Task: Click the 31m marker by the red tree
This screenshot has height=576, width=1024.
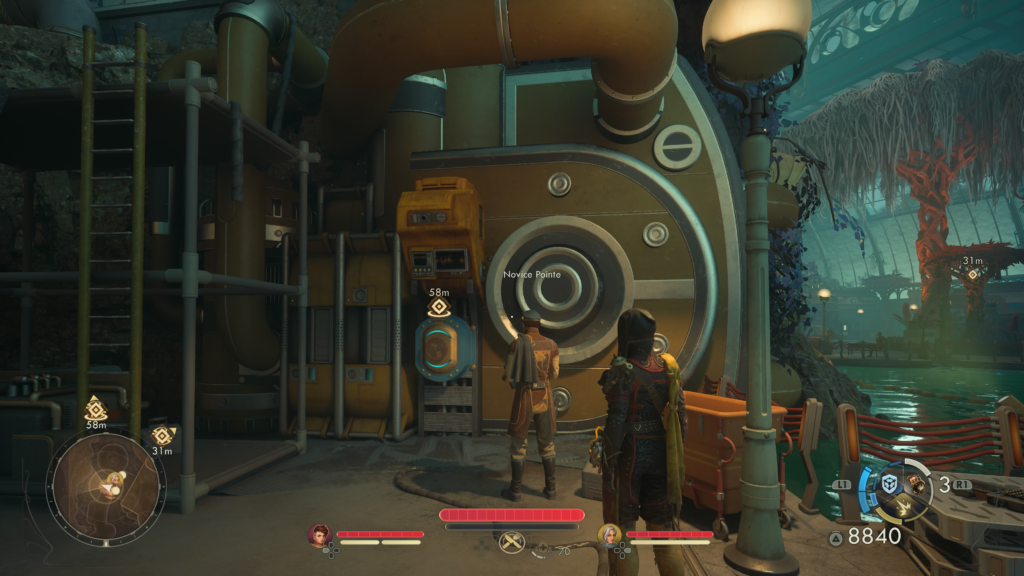Action: [x=971, y=274]
